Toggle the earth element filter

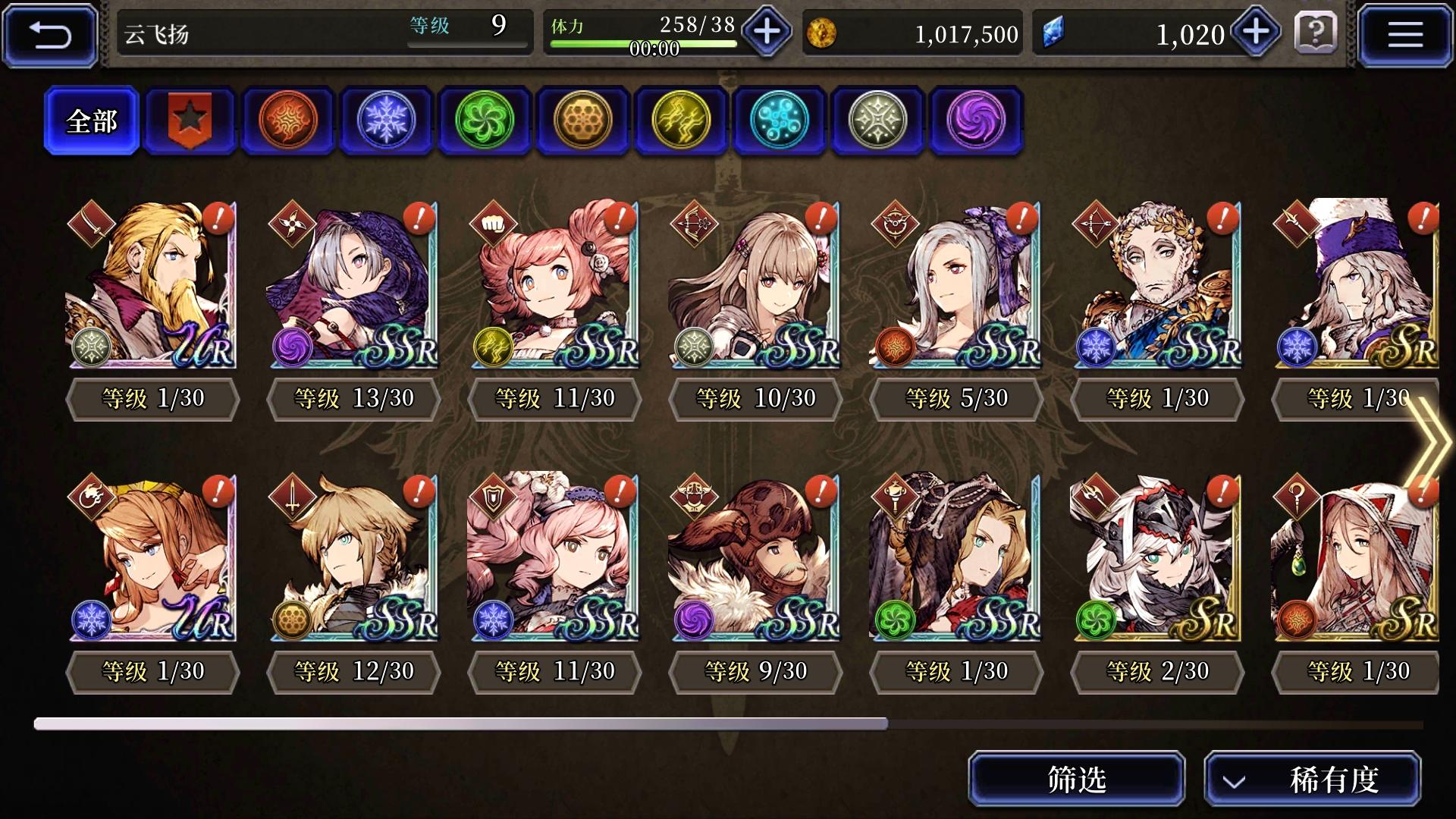(582, 121)
